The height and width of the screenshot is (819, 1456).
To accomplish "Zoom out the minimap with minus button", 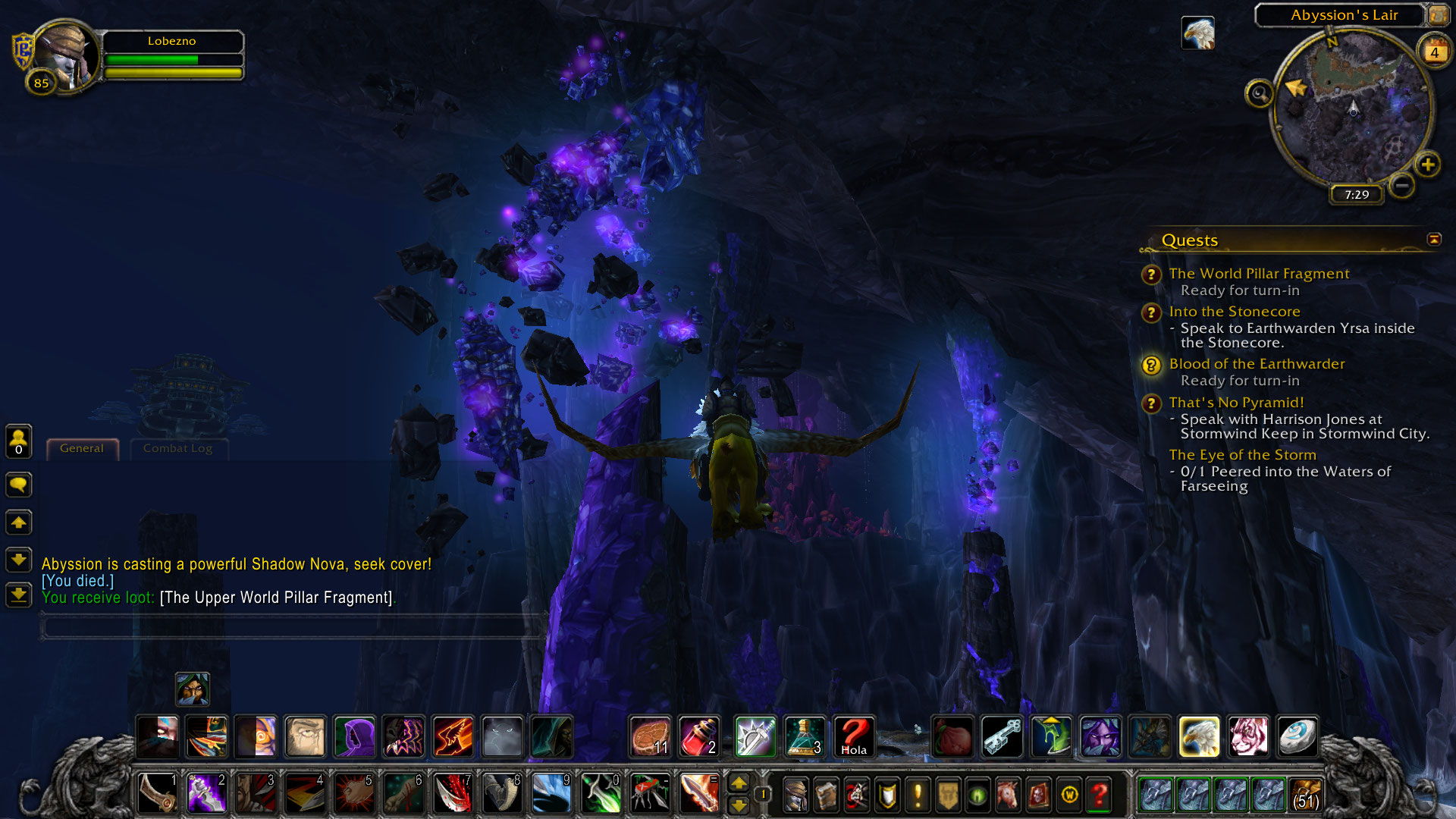I will [x=1402, y=184].
